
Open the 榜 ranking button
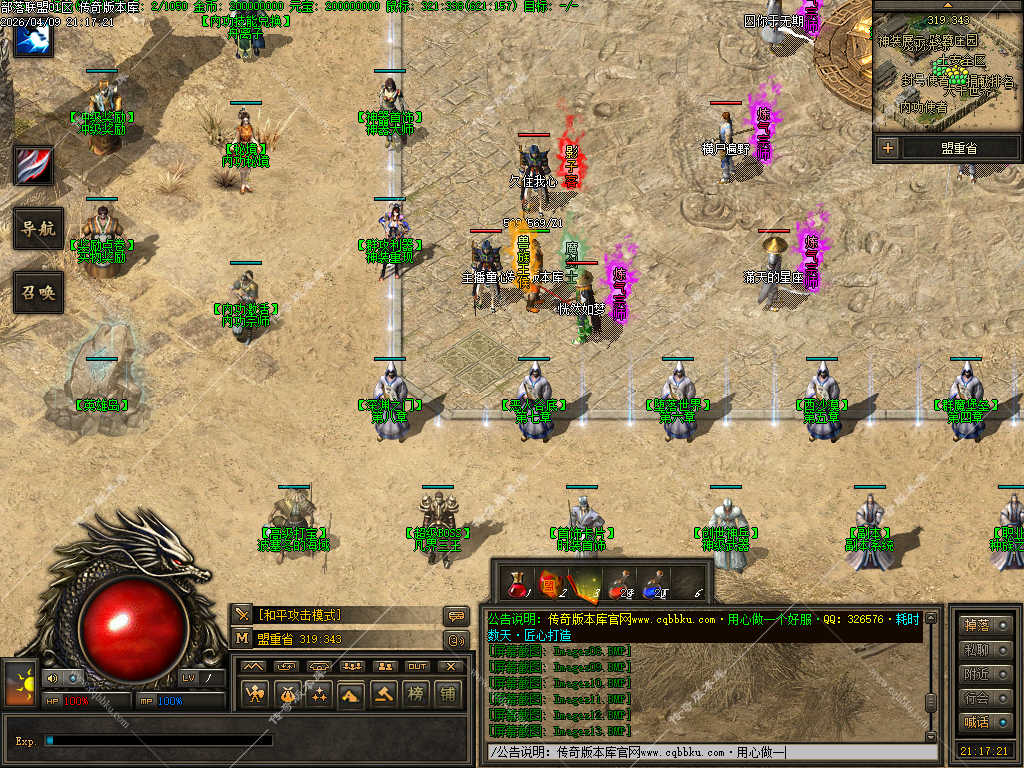(414, 694)
